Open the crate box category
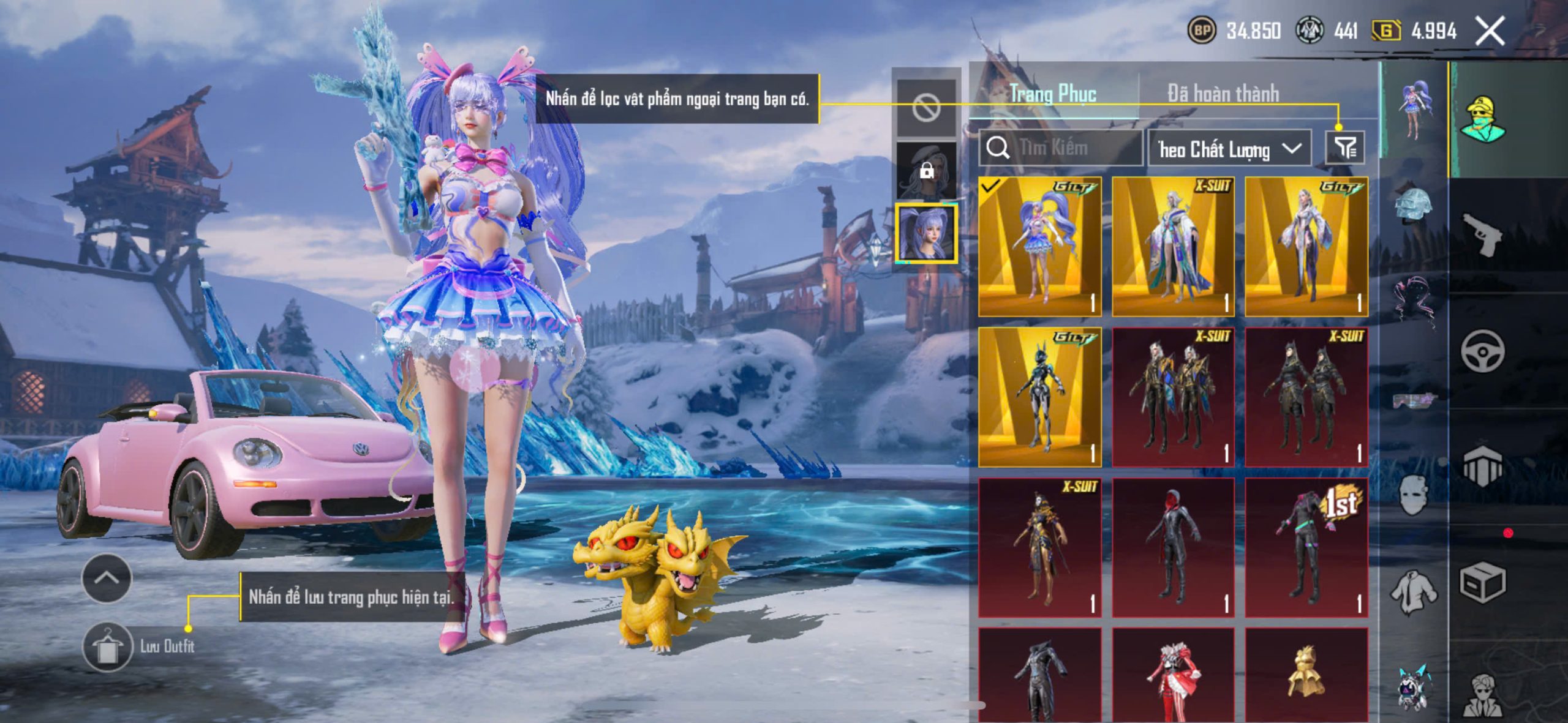Viewport: 1568px width, 723px height. pos(1482,583)
